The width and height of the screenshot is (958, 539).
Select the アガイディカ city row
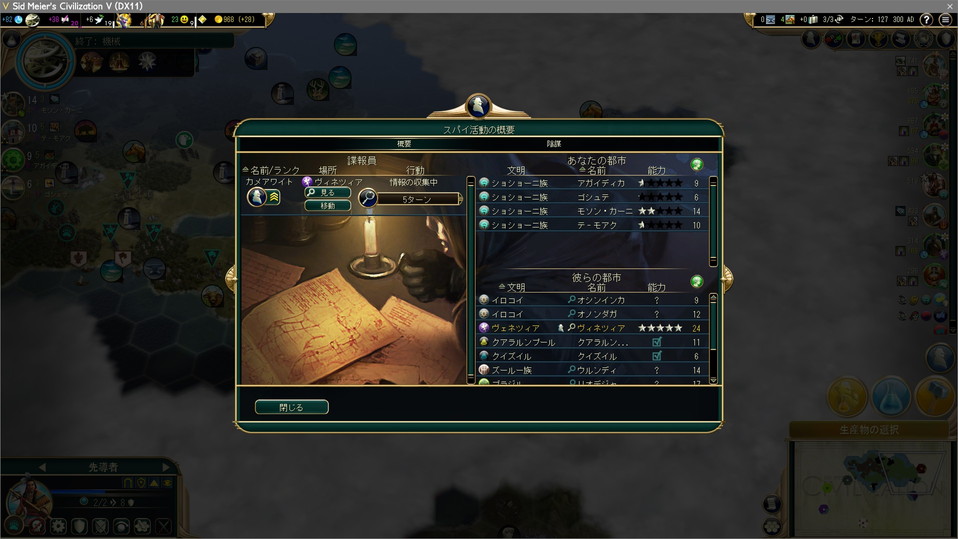click(594, 183)
